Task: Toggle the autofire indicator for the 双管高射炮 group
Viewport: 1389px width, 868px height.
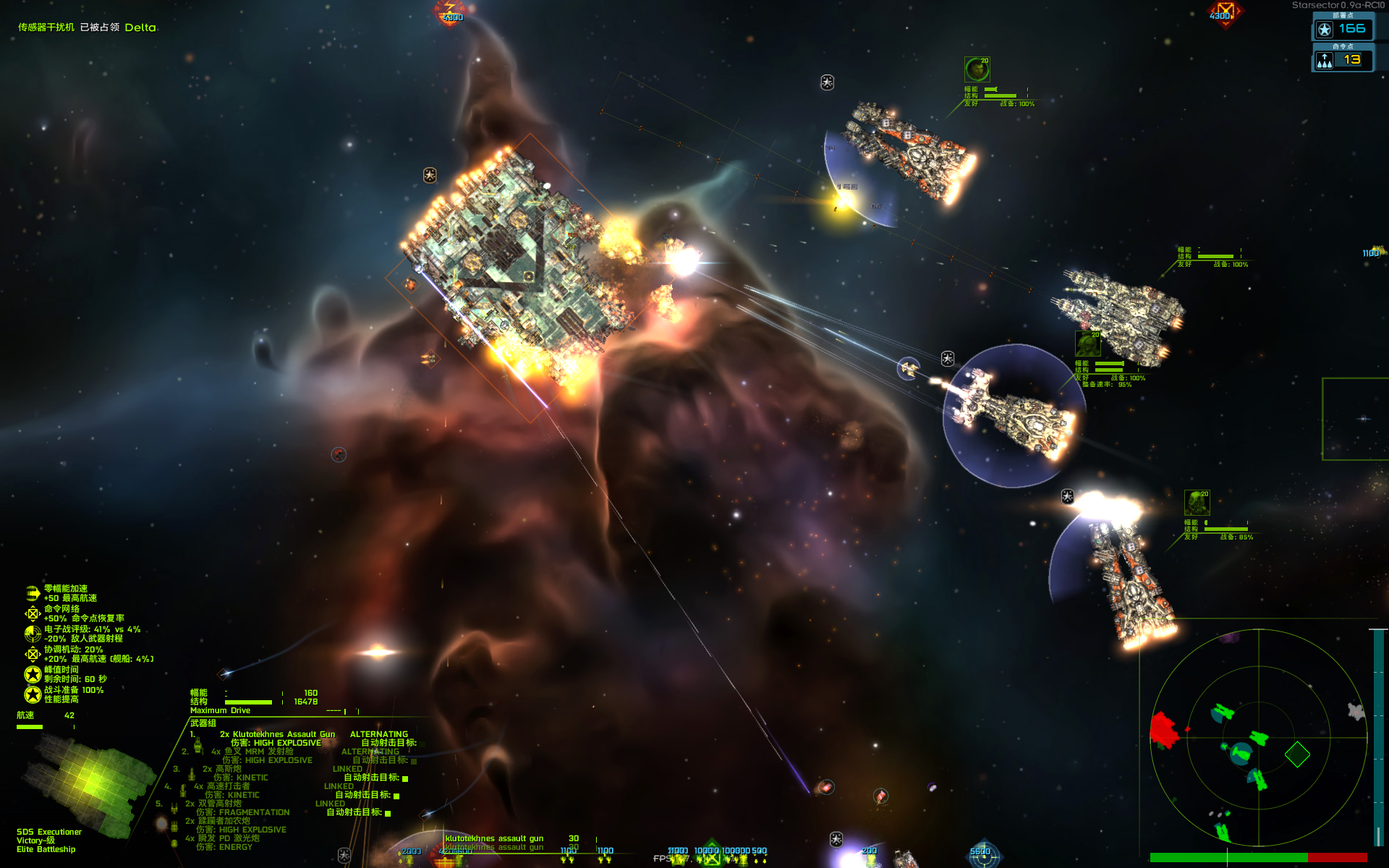Action: (x=388, y=814)
